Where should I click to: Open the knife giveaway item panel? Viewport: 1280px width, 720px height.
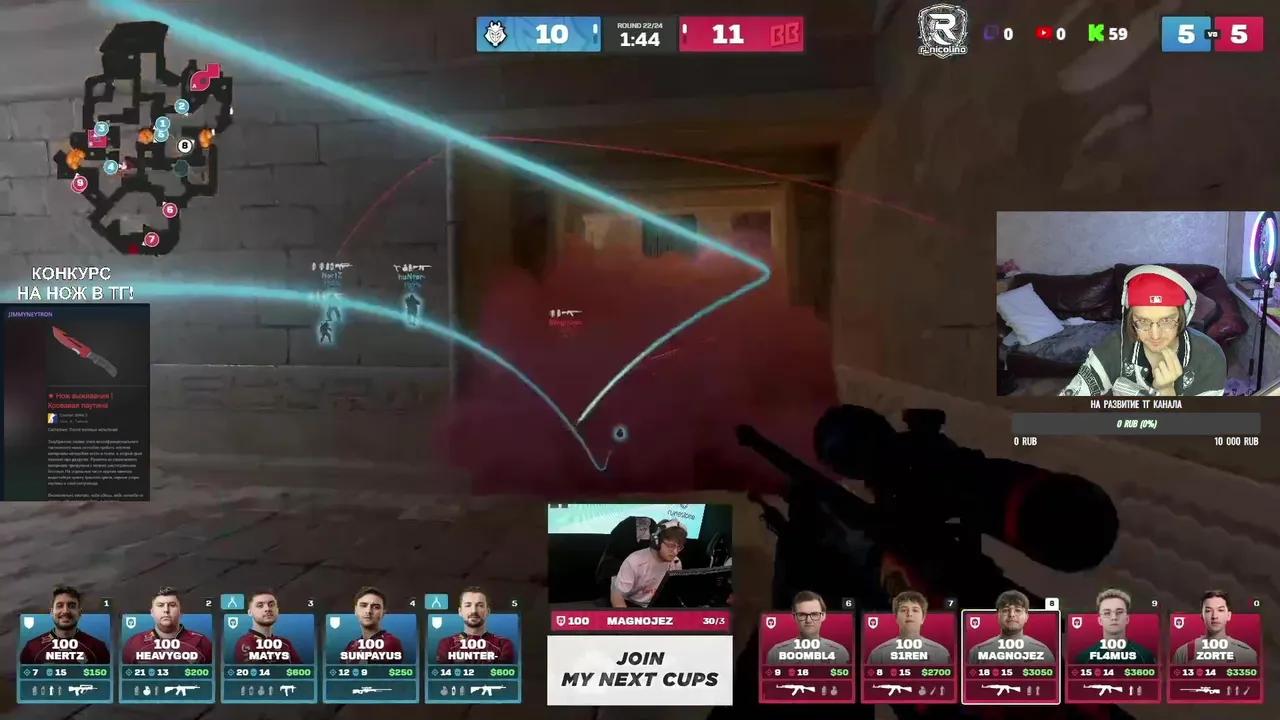coord(75,402)
